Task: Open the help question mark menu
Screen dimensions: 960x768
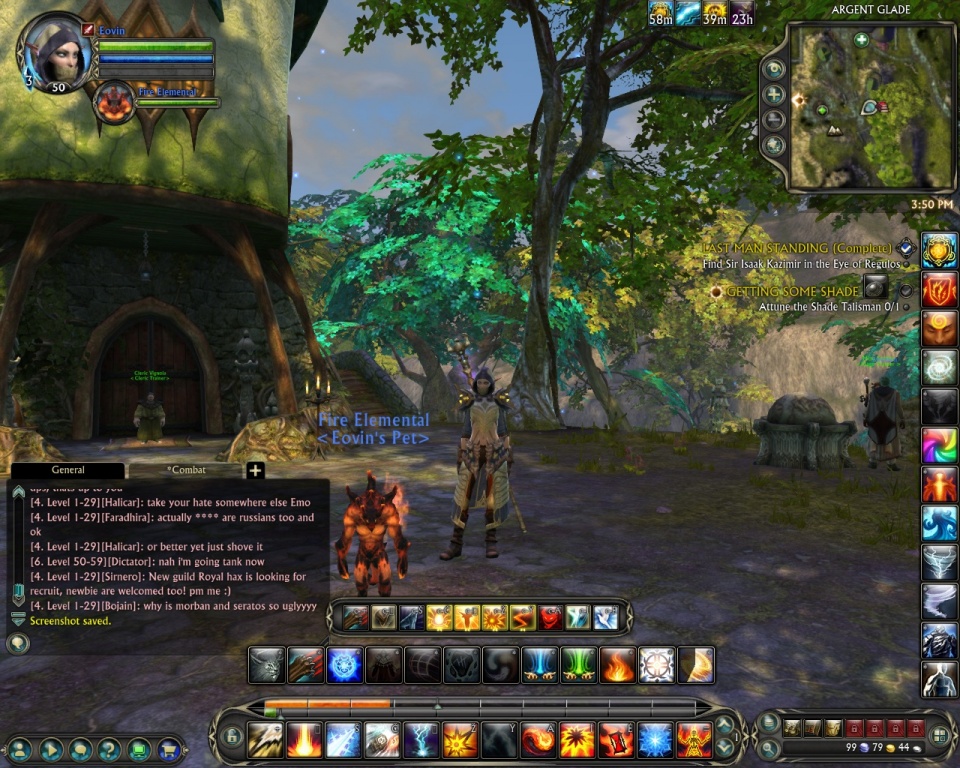Action: (110, 747)
